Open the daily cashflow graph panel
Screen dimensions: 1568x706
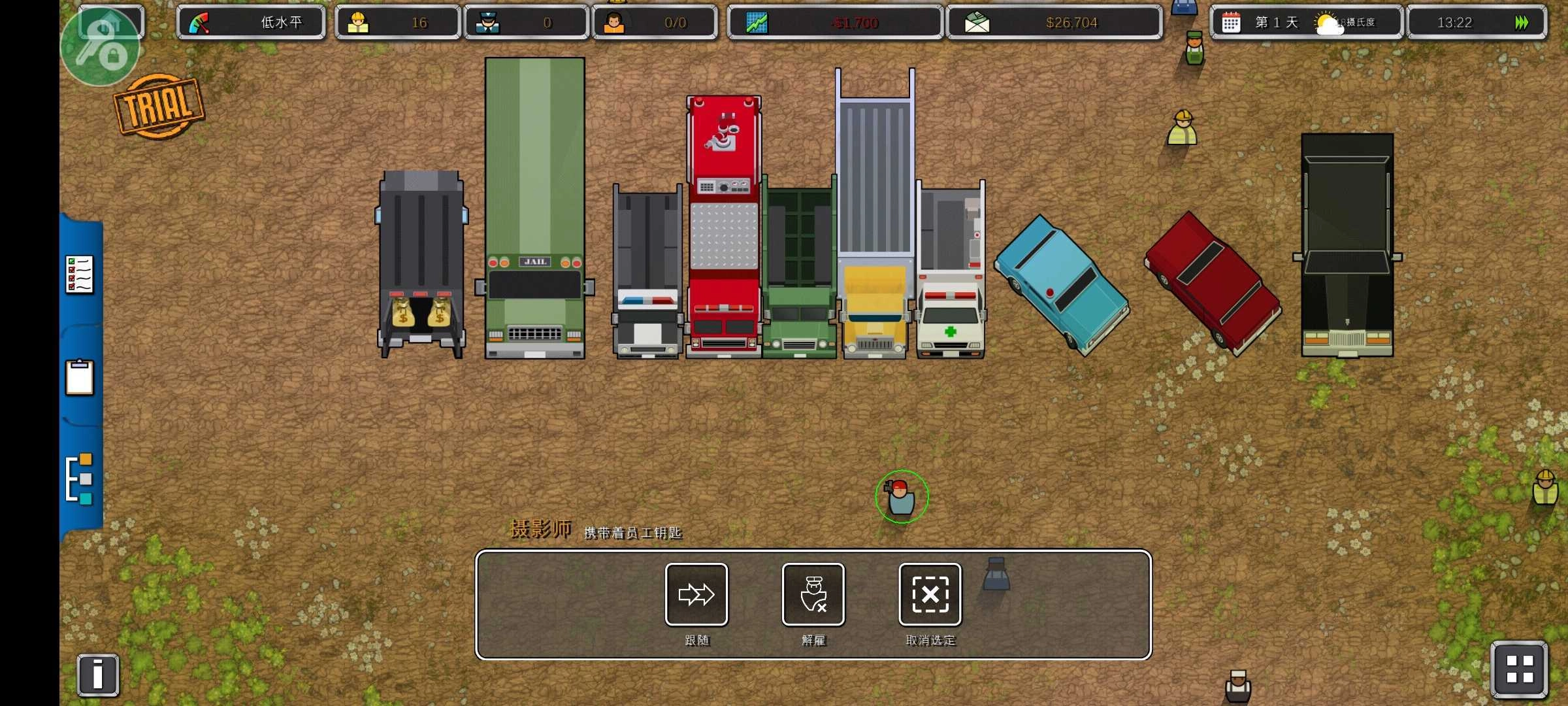point(834,23)
